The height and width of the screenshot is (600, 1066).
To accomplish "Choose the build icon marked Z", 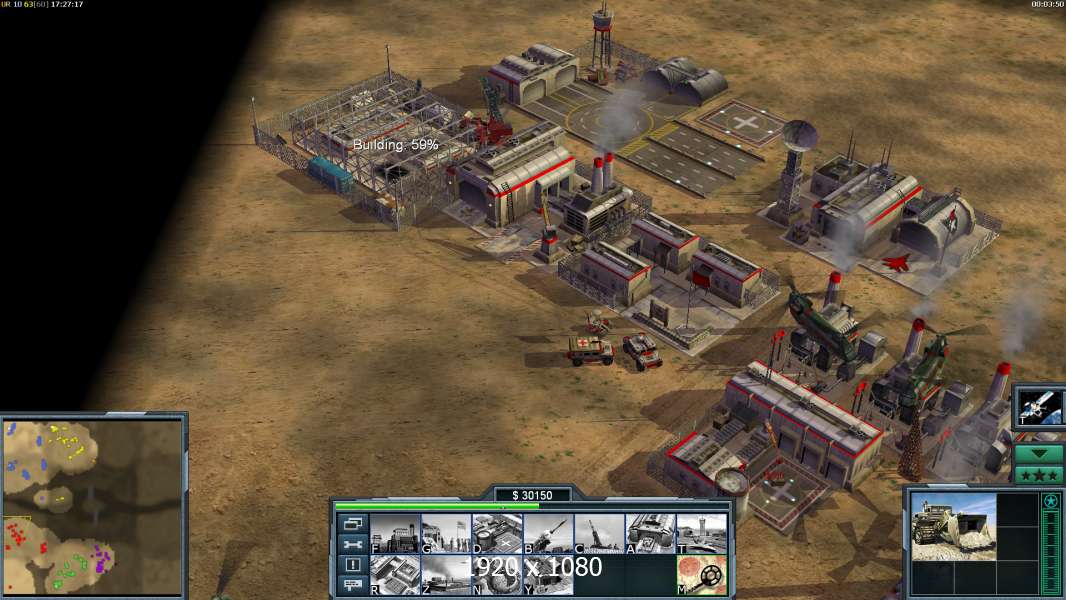I will click(x=446, y=575).
